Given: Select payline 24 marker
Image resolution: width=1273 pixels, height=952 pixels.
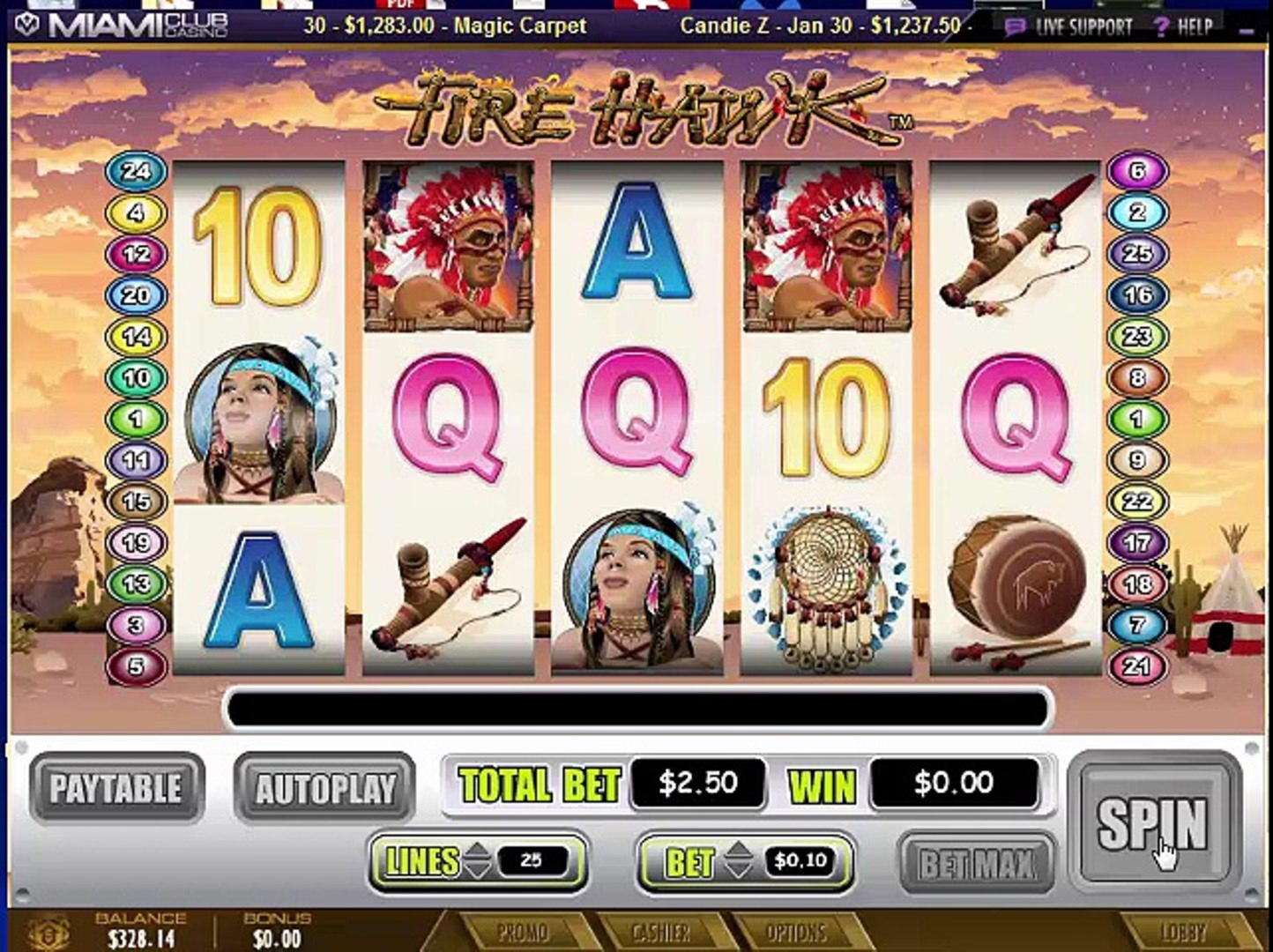Looking at the screenshot, I should [137, 171].
